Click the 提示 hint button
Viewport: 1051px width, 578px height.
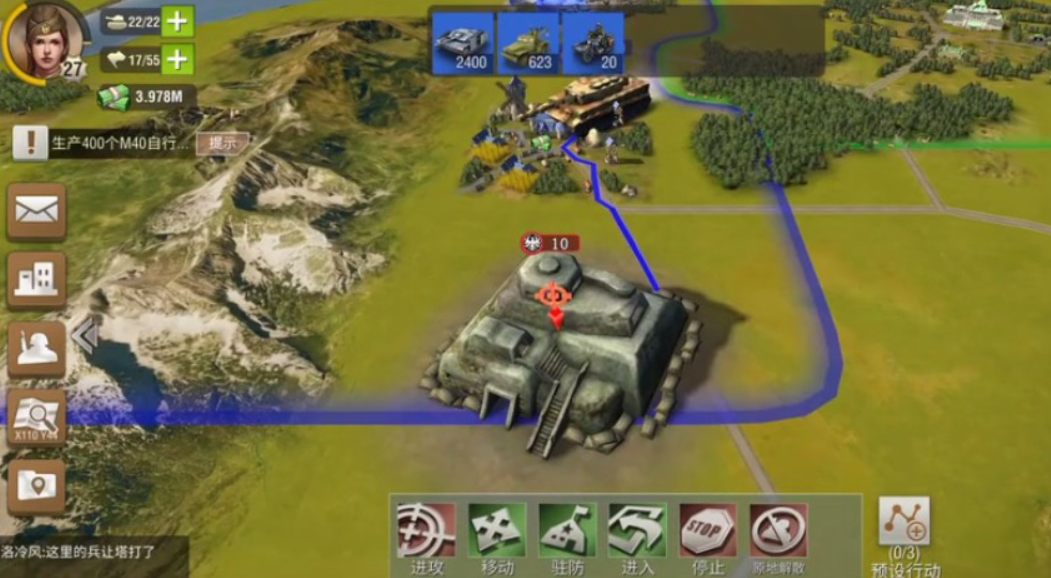click(221, 143)
